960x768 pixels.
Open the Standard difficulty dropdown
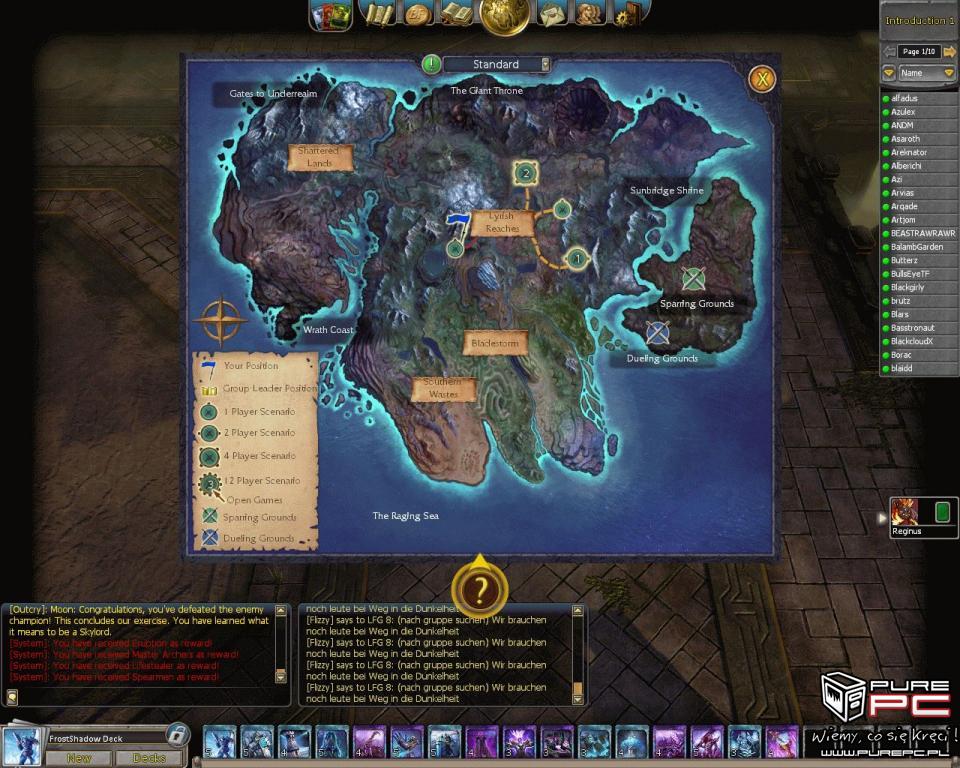(545, 64)
